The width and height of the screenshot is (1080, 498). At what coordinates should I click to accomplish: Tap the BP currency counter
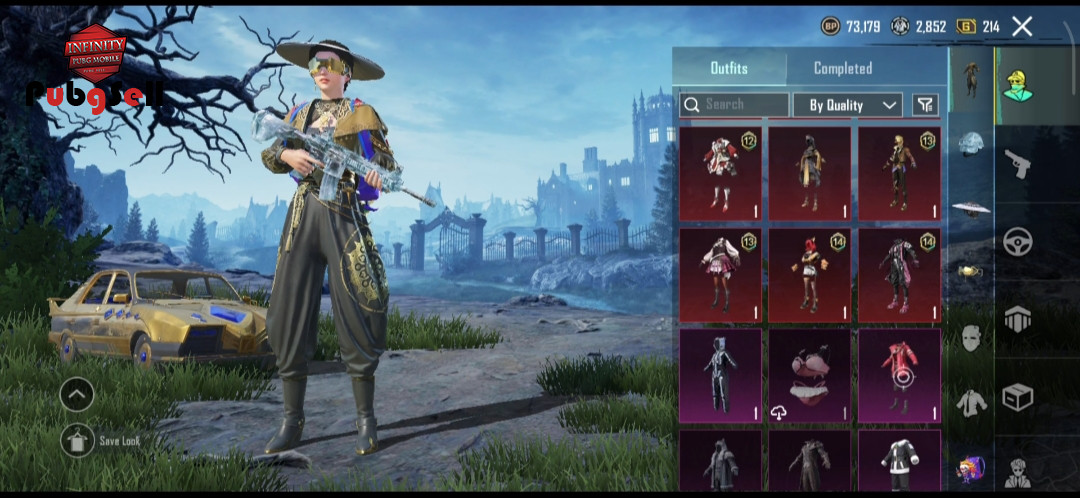(851, 27)
